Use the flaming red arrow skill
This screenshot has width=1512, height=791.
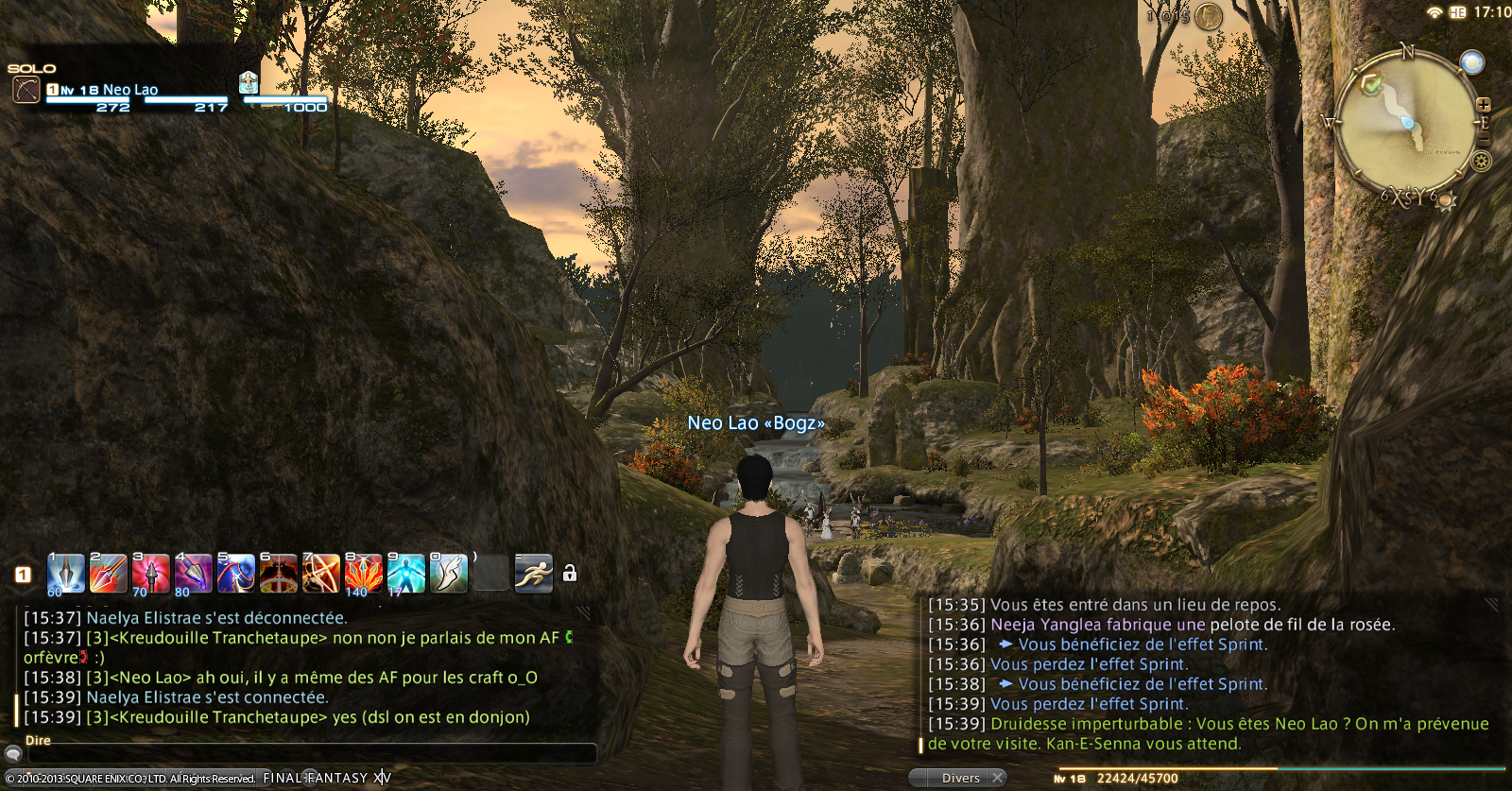tap(109, 574)
